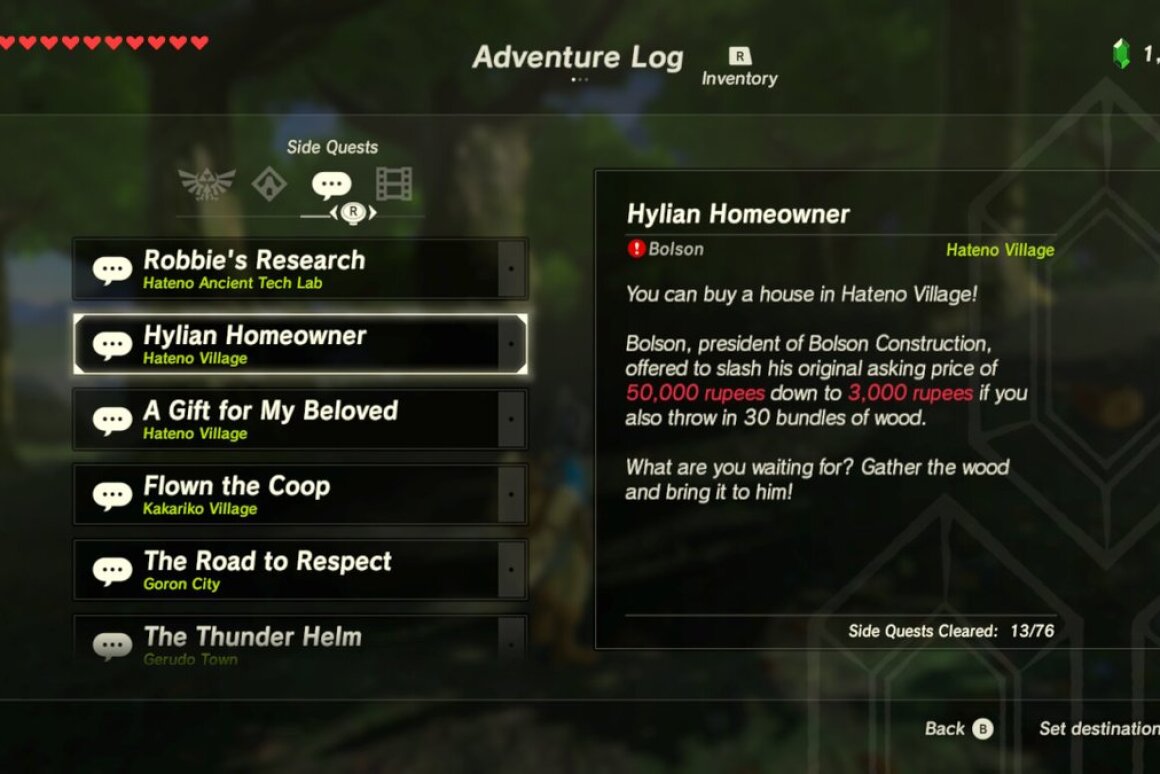Select the Flown the Coop side quest

[x=299, y=494]
